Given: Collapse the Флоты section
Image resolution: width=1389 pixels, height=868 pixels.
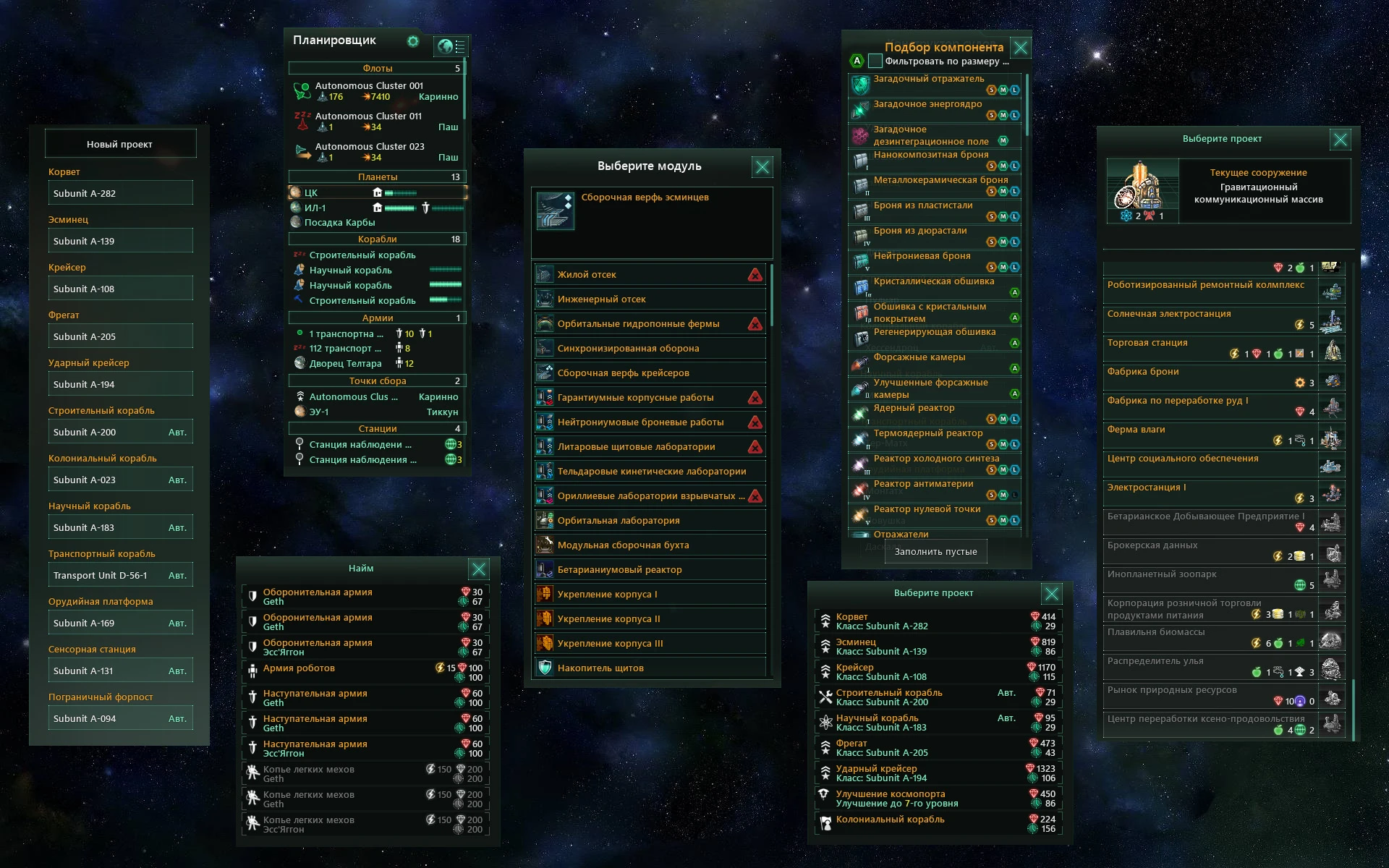Looking at the screenshot, I should (378, 67).
